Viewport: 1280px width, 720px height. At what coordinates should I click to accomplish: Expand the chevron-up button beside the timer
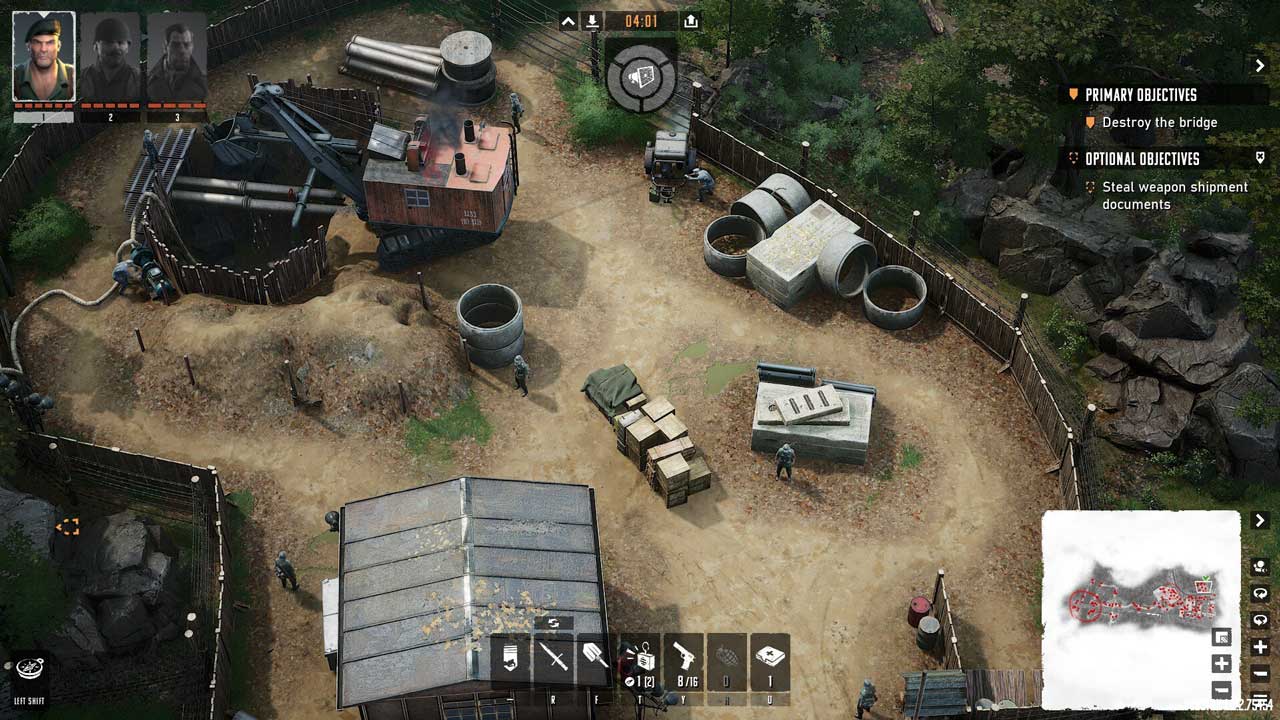coord(568,21)
